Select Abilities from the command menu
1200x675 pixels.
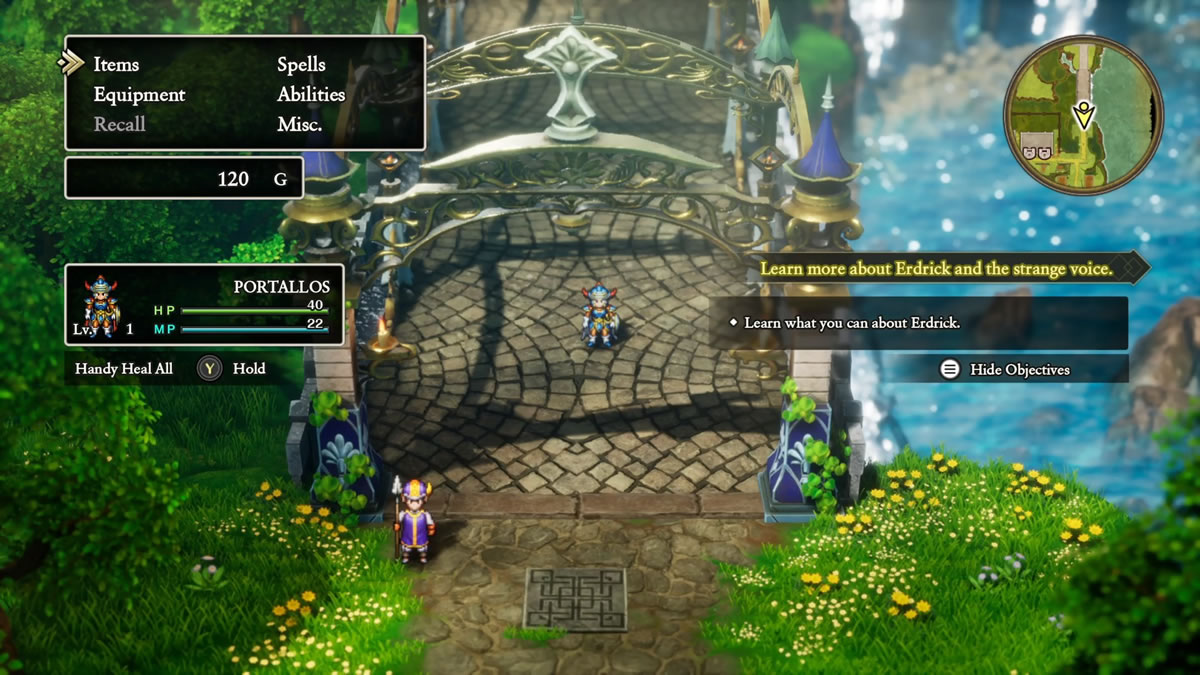coord(311,95)
